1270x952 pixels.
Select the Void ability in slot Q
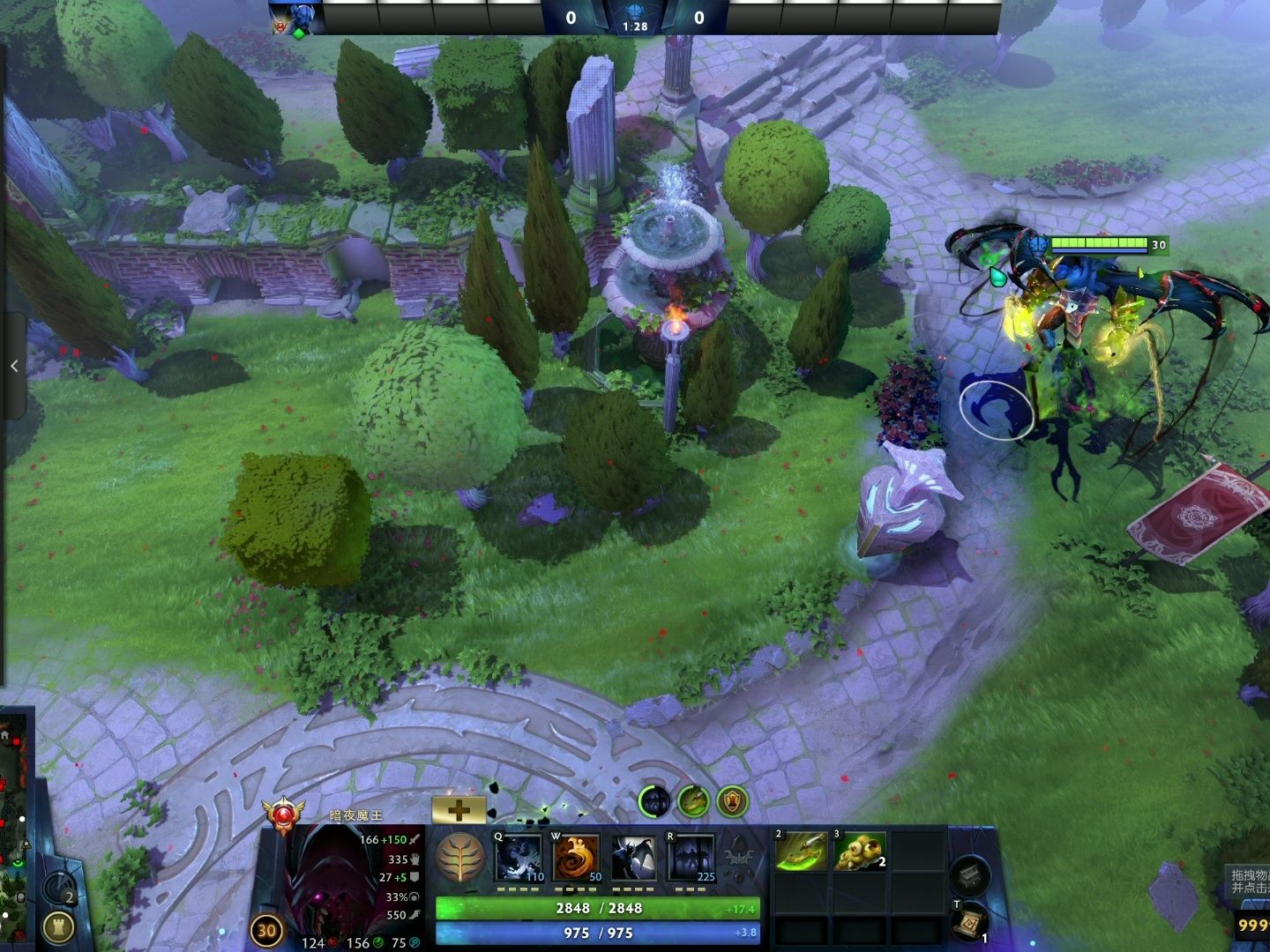[x=519, y=859]
